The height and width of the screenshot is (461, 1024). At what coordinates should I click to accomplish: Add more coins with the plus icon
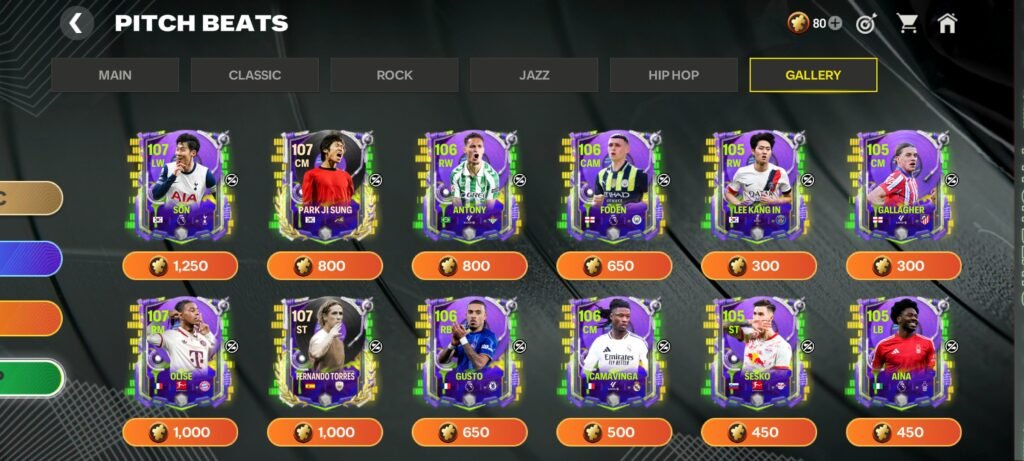[835, 23]
